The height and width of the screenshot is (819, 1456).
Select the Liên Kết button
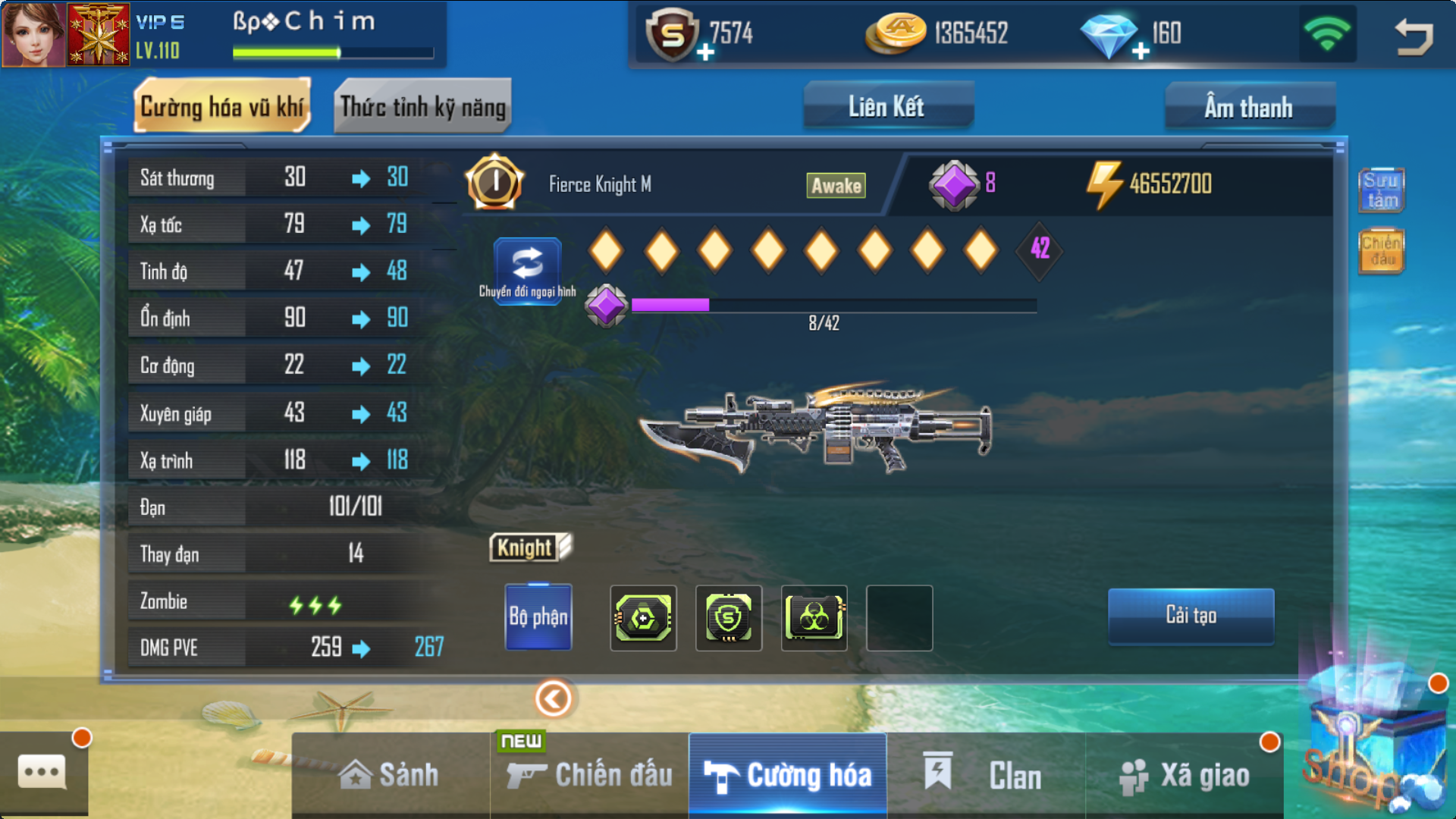click(887, 107)
